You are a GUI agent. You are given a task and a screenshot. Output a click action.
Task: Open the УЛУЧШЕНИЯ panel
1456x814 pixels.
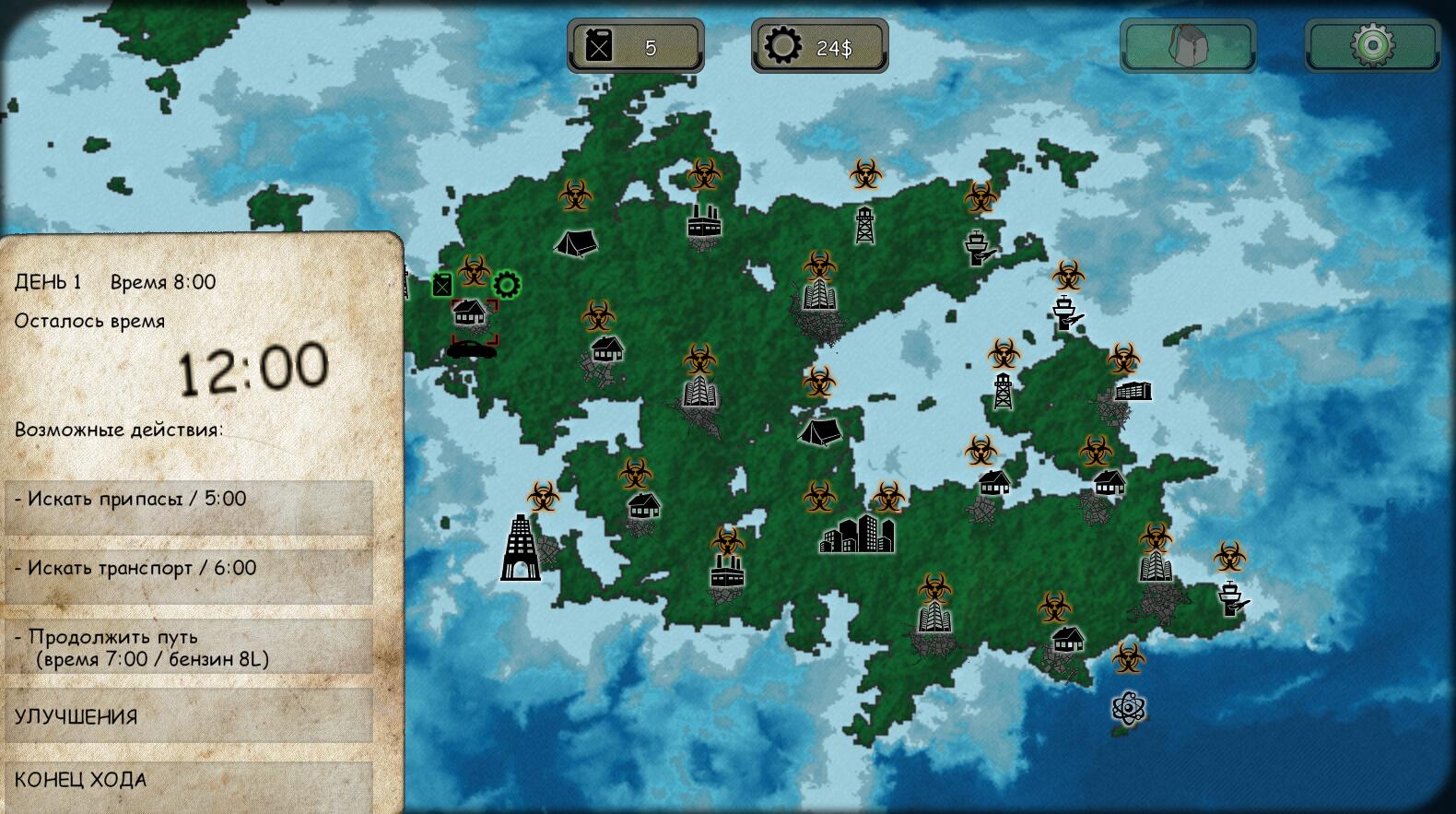[x=184, y=714]
